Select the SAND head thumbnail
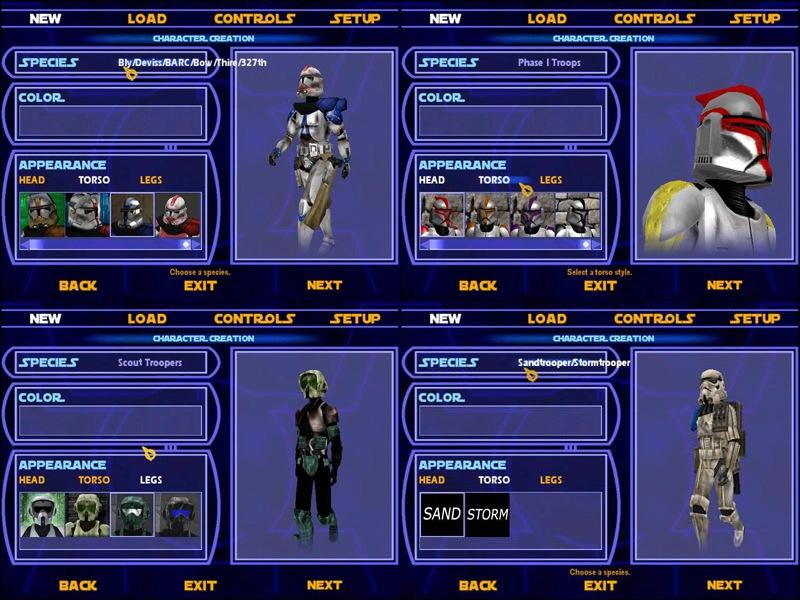 coord(442,514)
